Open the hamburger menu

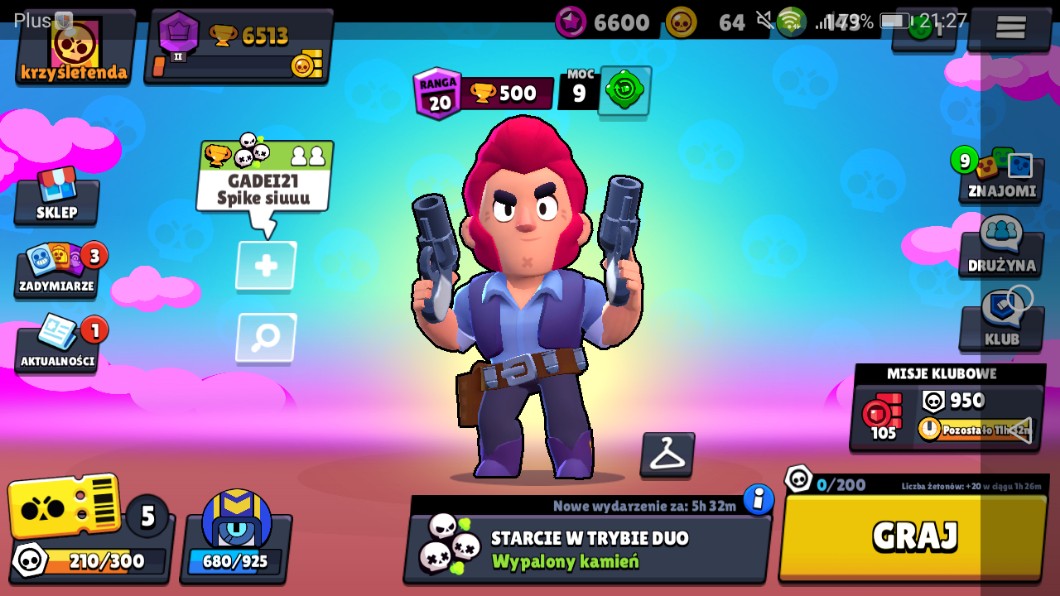(1010, 28)
